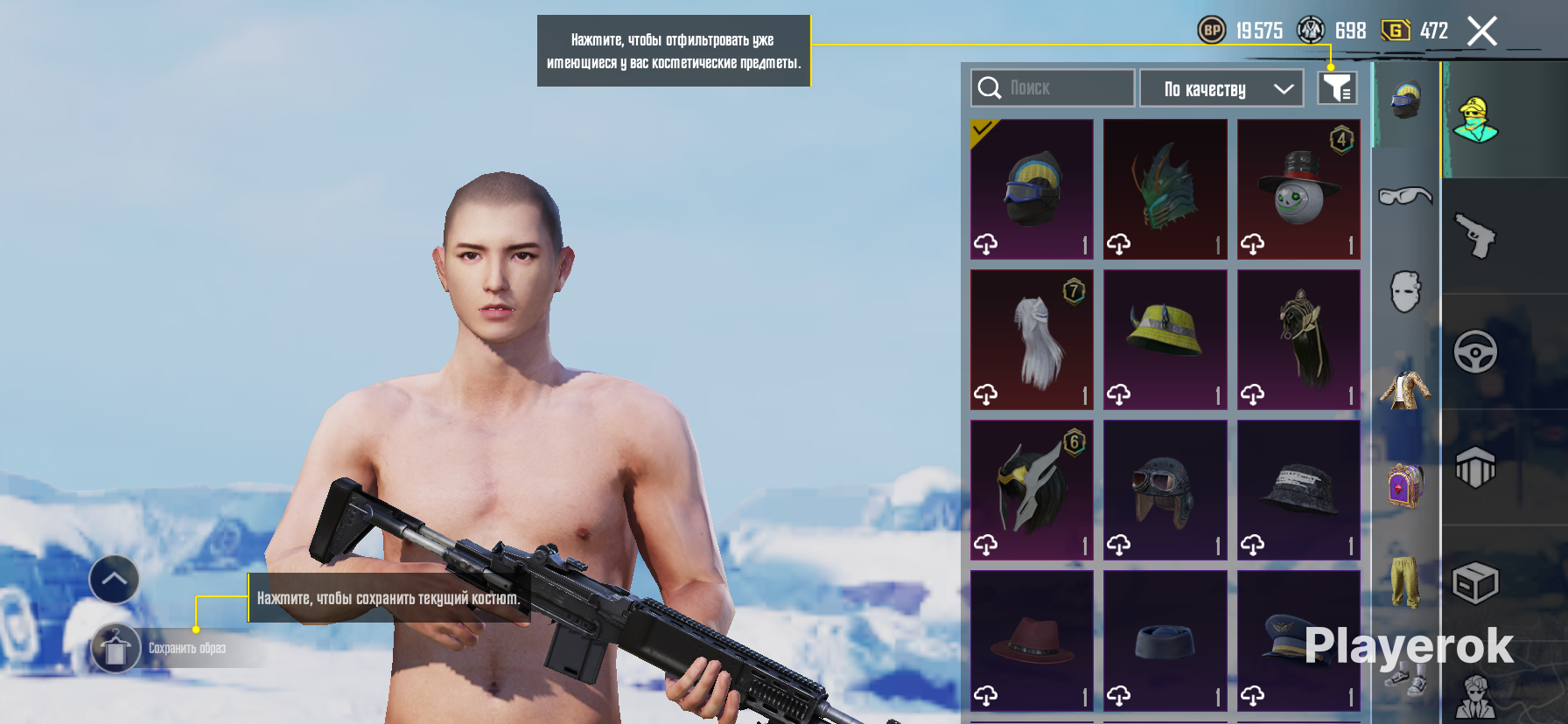Viewport: 1568px width, 724px height.
Task: Expand the round up-arrow button
Action: tap(114, 579)
